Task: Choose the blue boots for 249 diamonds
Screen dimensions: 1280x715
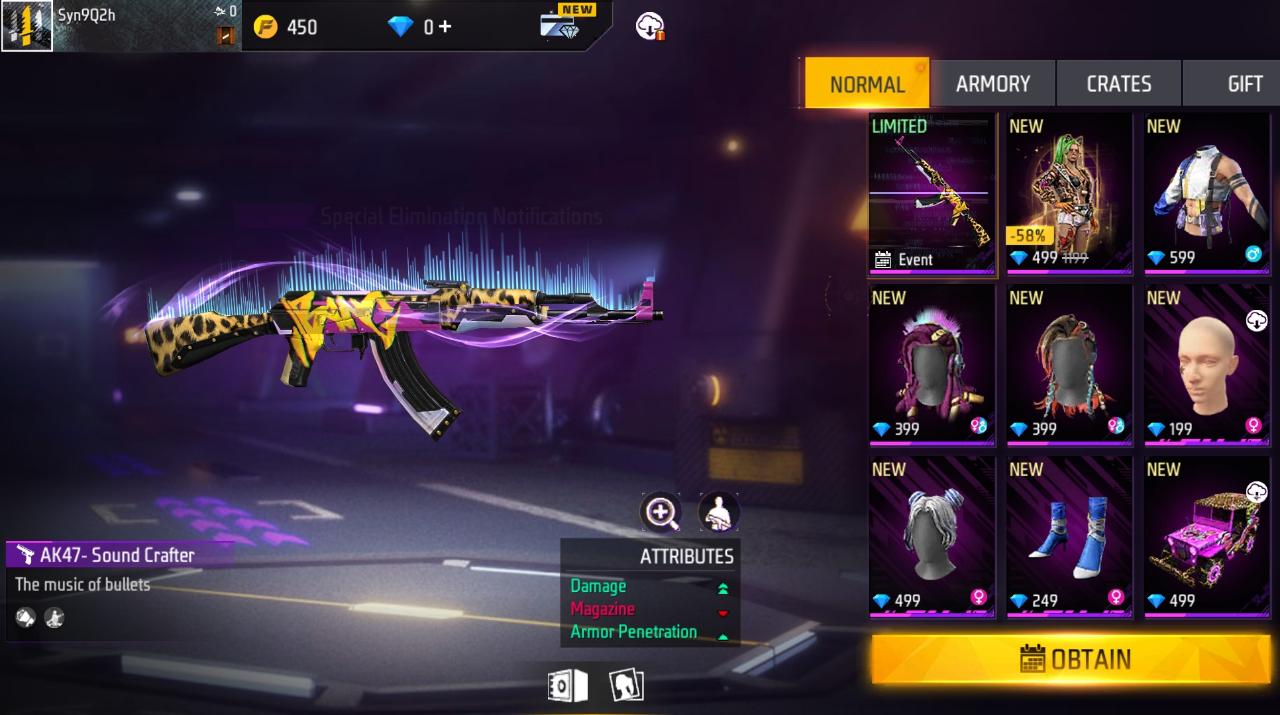Action: [x=1069, y=538]
